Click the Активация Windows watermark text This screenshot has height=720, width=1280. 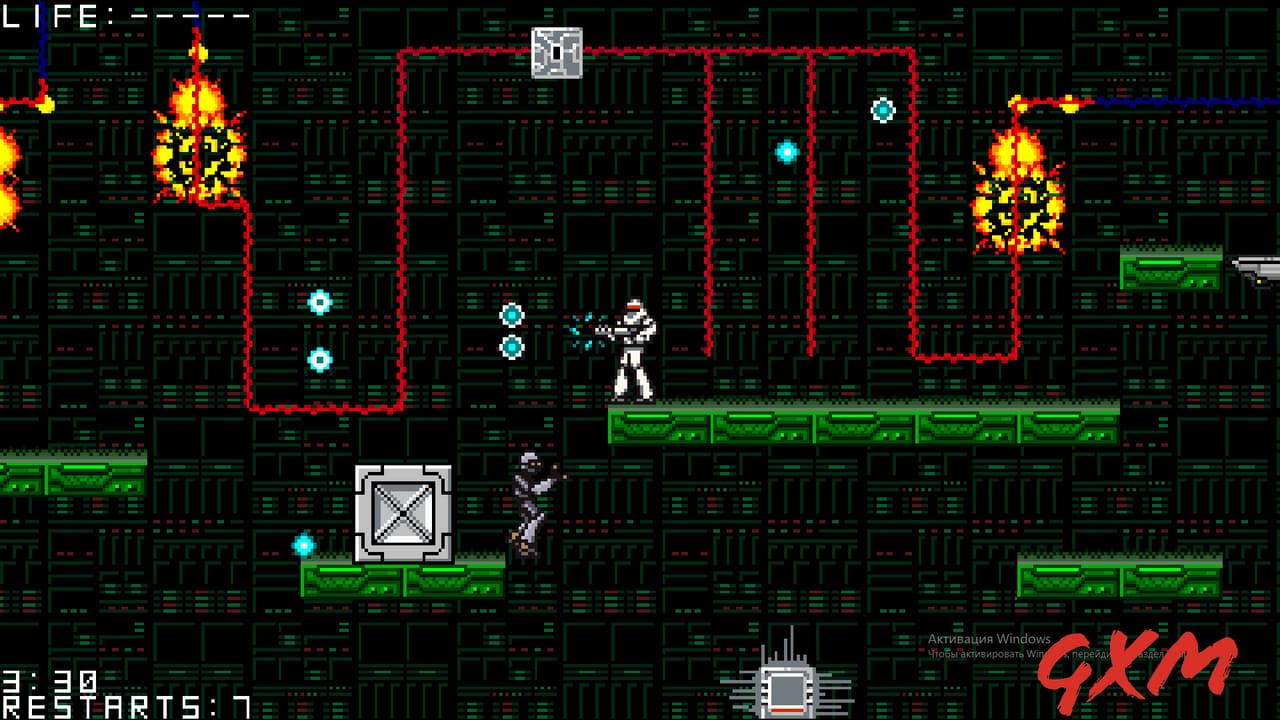[x=990, y=637]
